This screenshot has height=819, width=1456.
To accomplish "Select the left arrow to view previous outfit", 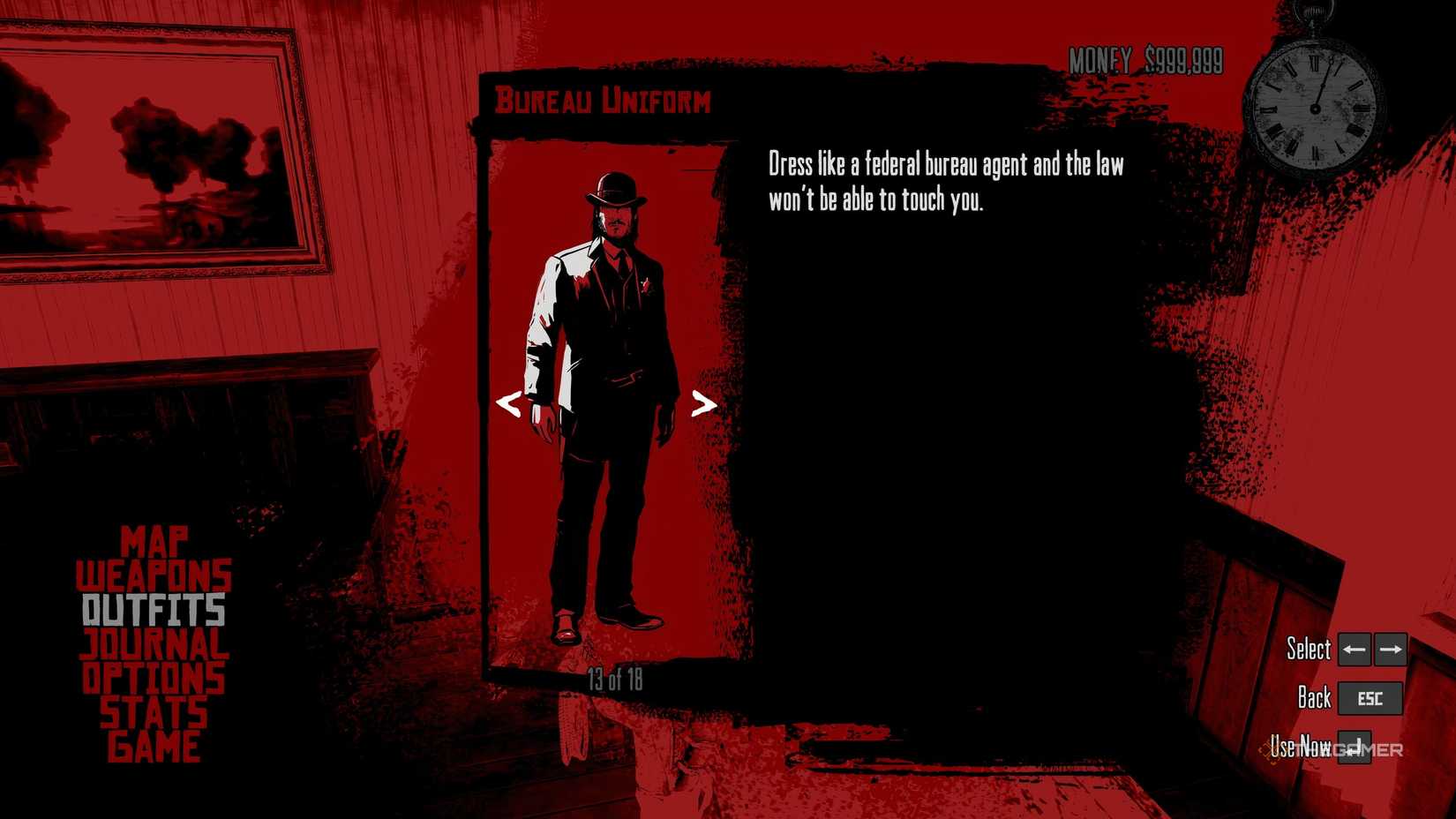I will click(x=510, y=406).
